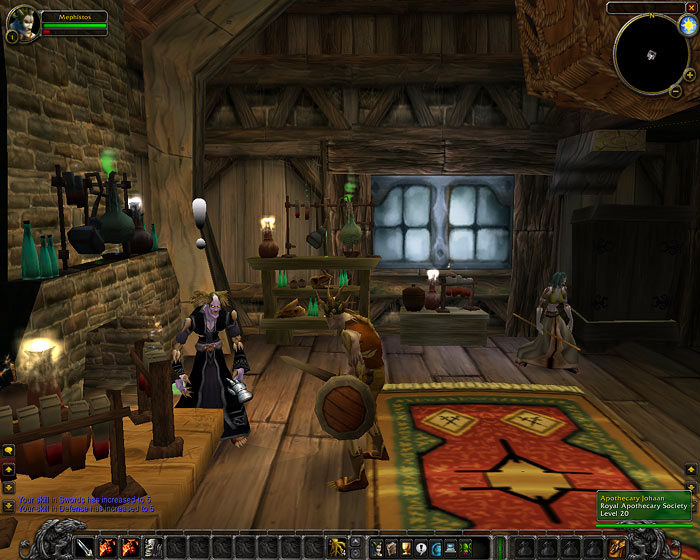Close the minimap with the X button
Image resolution: width=700 pixels, height=560 pixels.
pos(692,8)
